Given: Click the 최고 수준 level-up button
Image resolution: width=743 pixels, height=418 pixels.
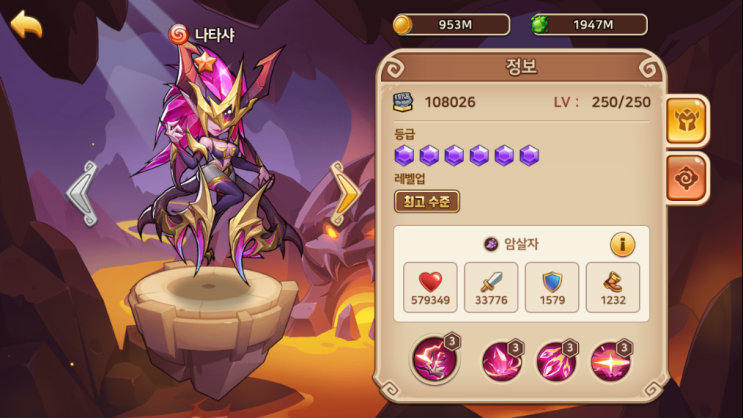Looking at the screenshot, I should 427,201.
